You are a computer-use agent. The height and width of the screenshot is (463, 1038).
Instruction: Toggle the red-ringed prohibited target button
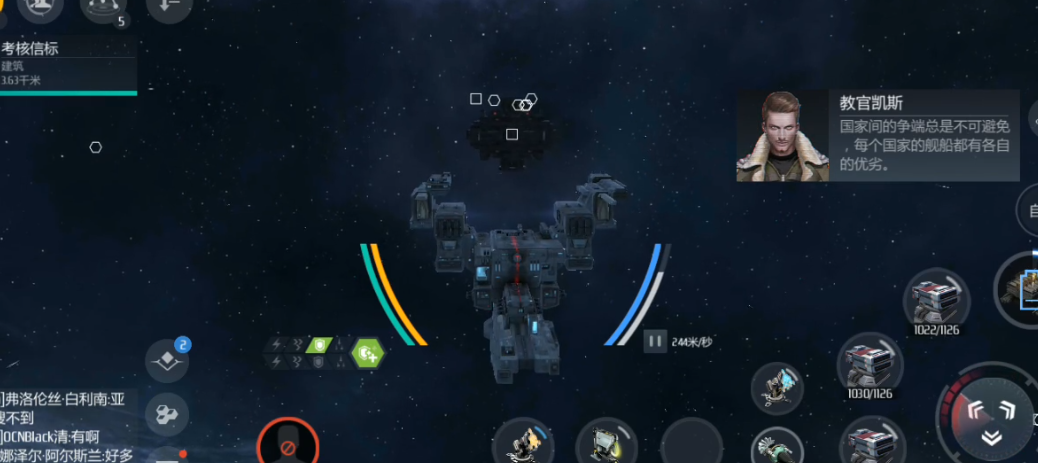coord(287,446)
